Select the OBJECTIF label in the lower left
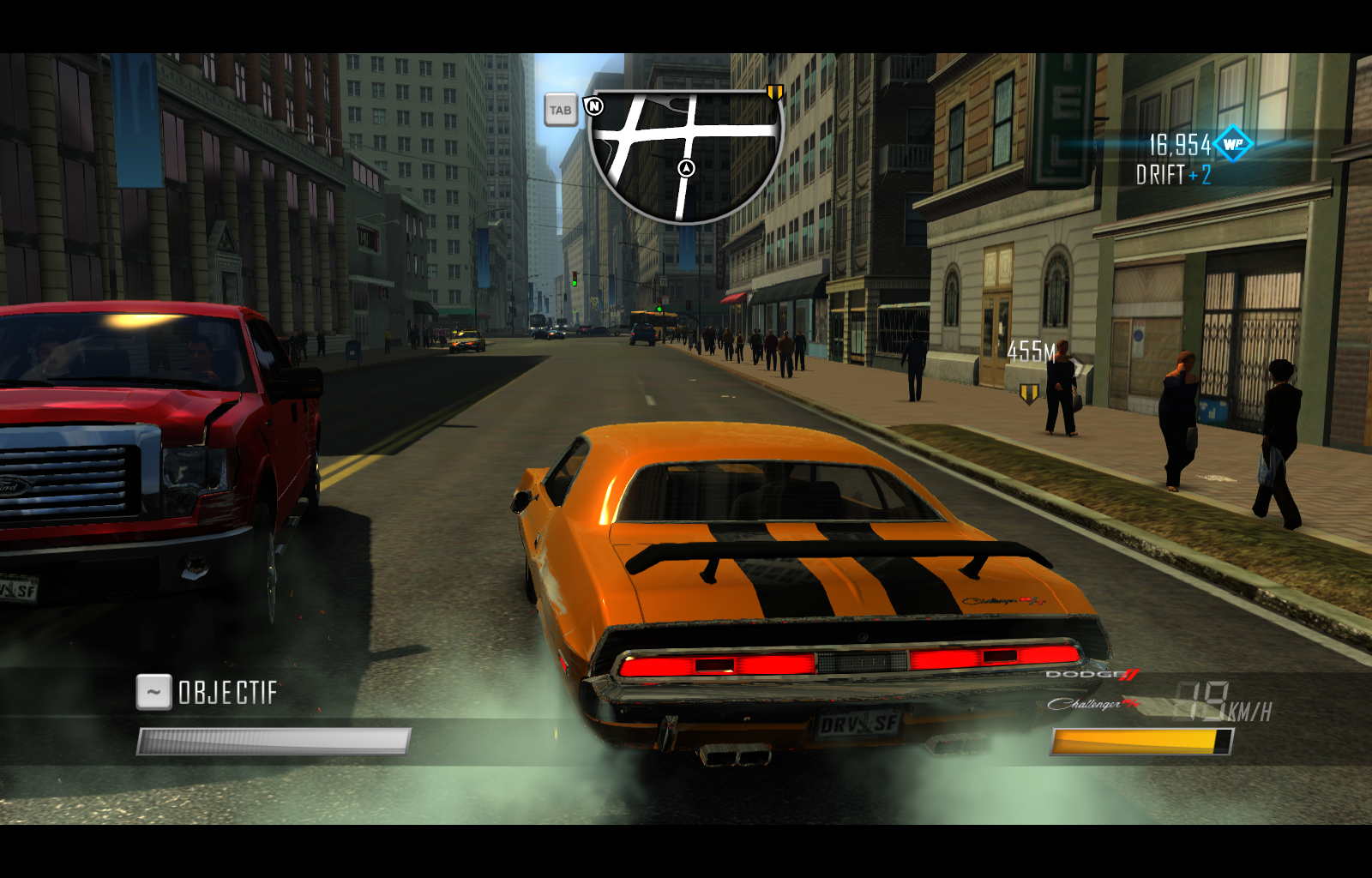The image size is (1372, 878). pos(226,691)
